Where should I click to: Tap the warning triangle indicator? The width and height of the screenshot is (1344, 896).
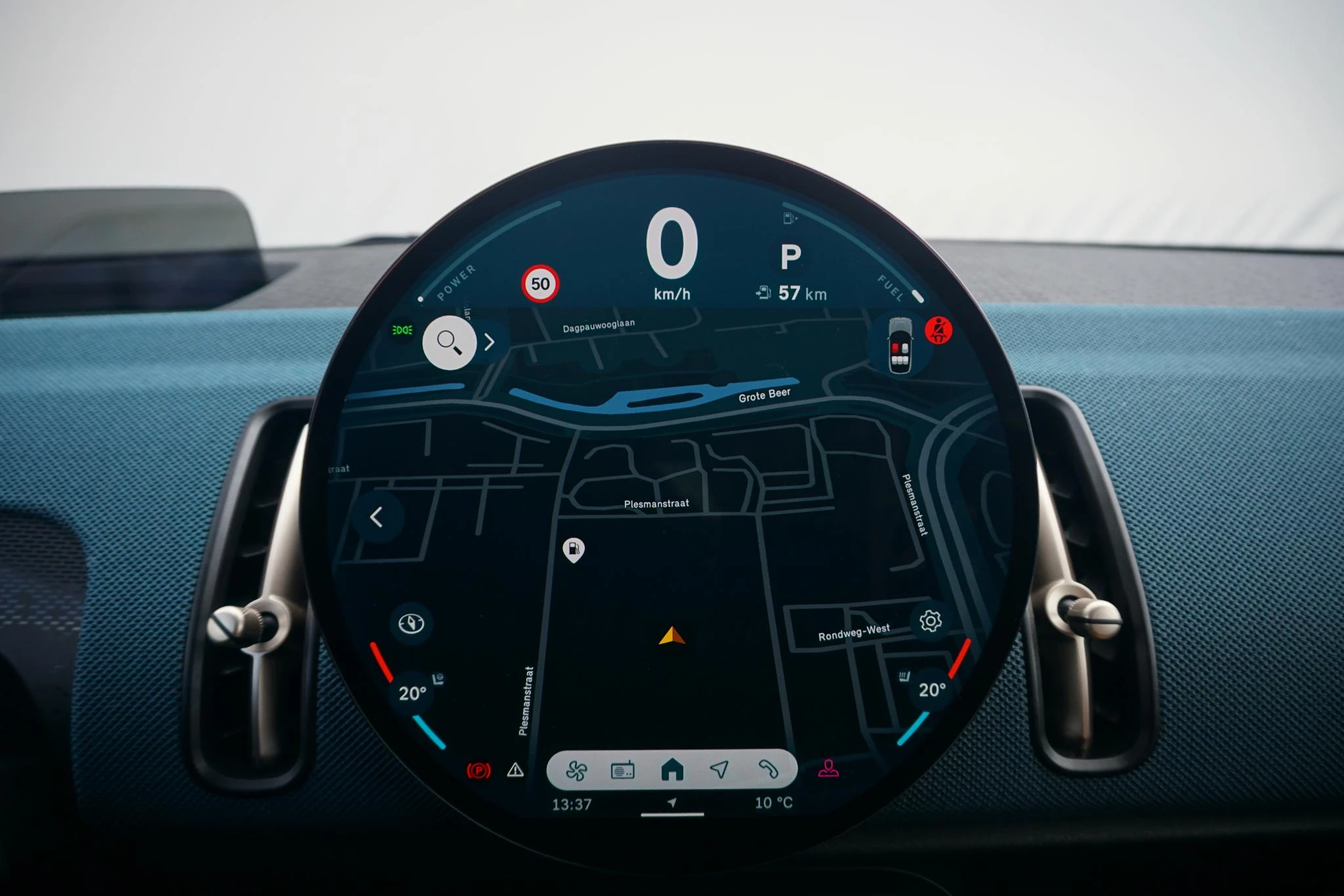[515, 770]
